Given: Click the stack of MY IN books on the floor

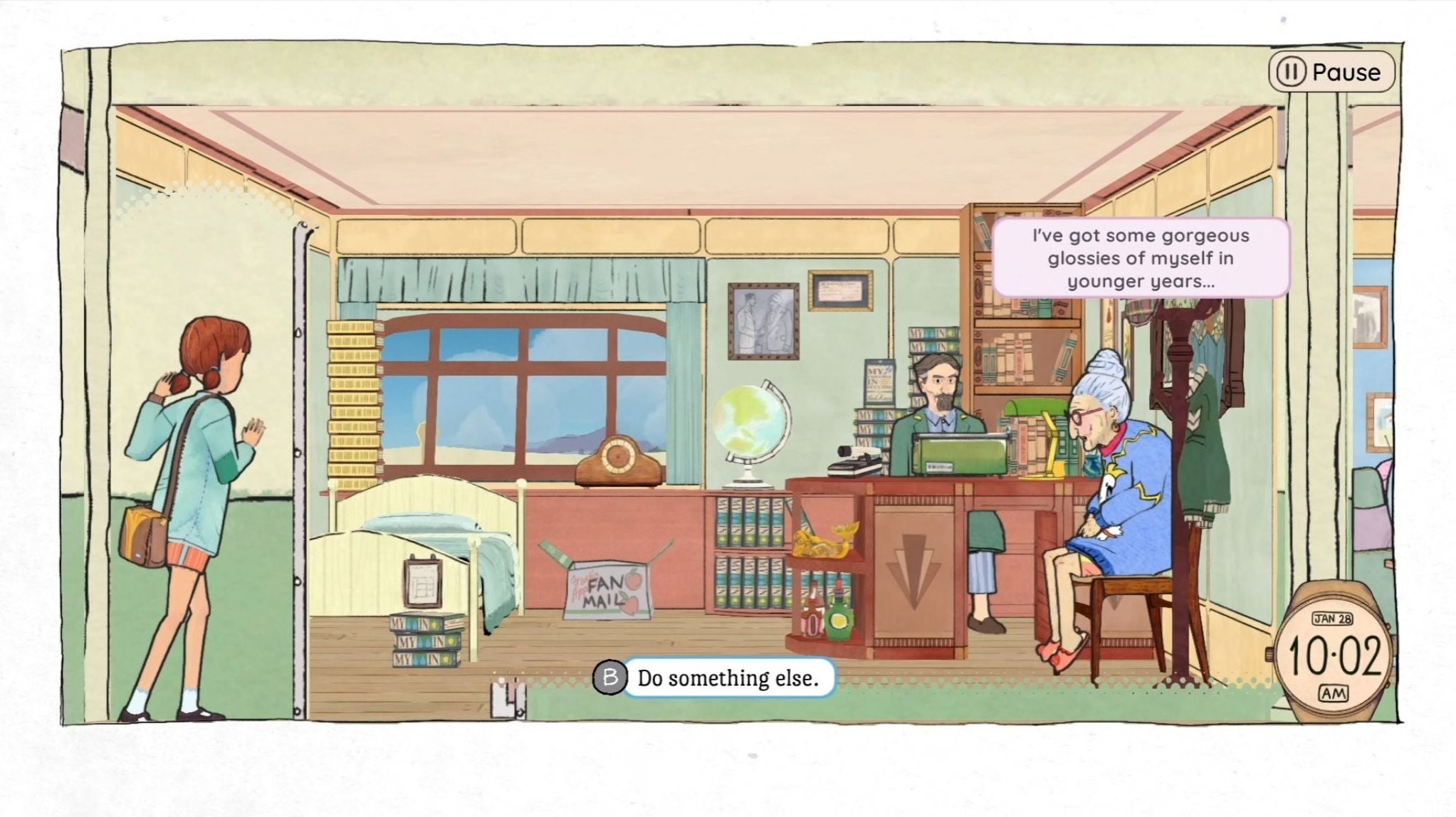Looking at the screenshot, I should 424,641.
